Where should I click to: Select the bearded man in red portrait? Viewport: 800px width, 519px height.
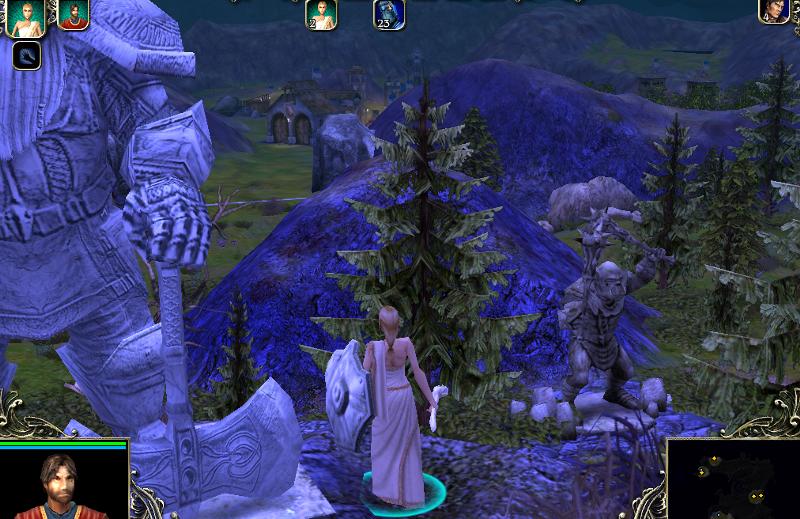(x=73, y=14)
